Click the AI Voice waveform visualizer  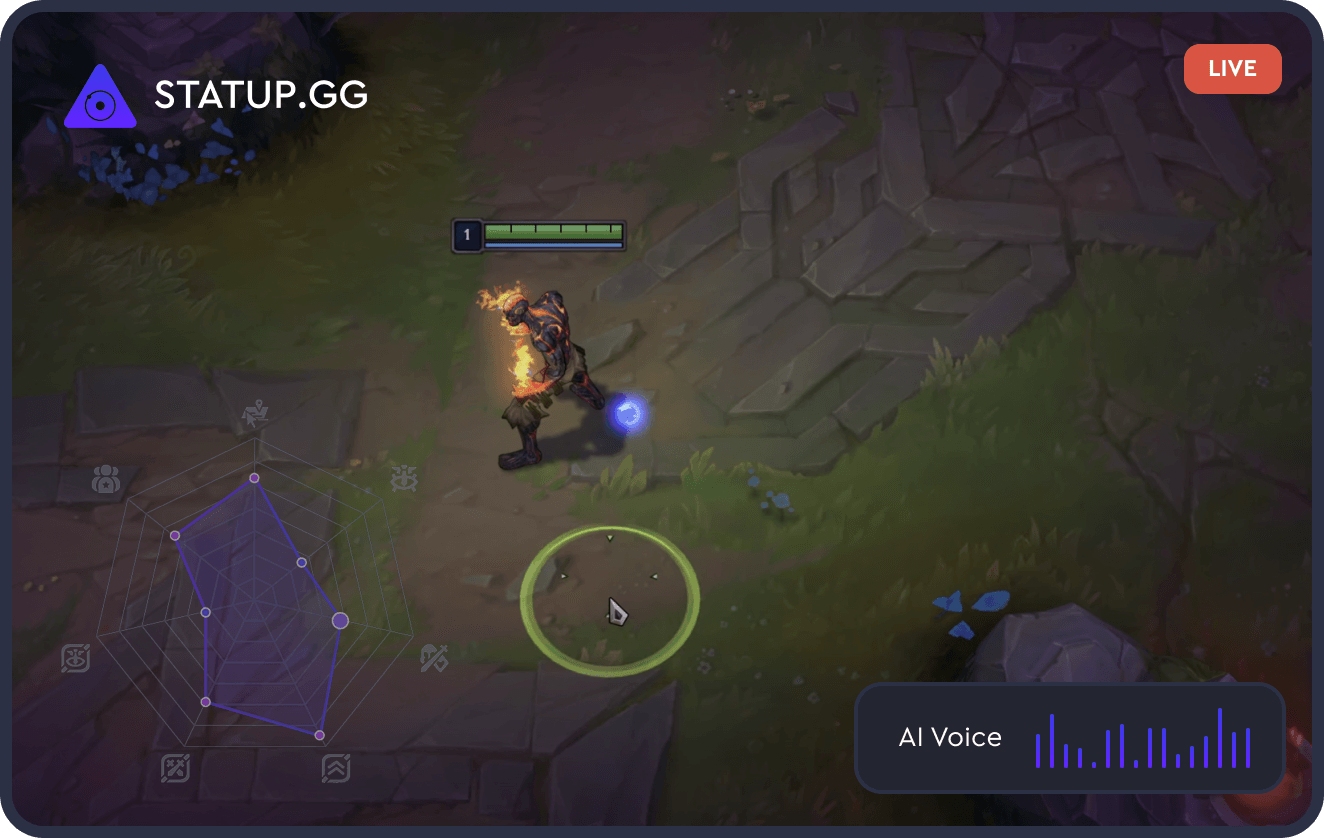(x=1144, y=738)
